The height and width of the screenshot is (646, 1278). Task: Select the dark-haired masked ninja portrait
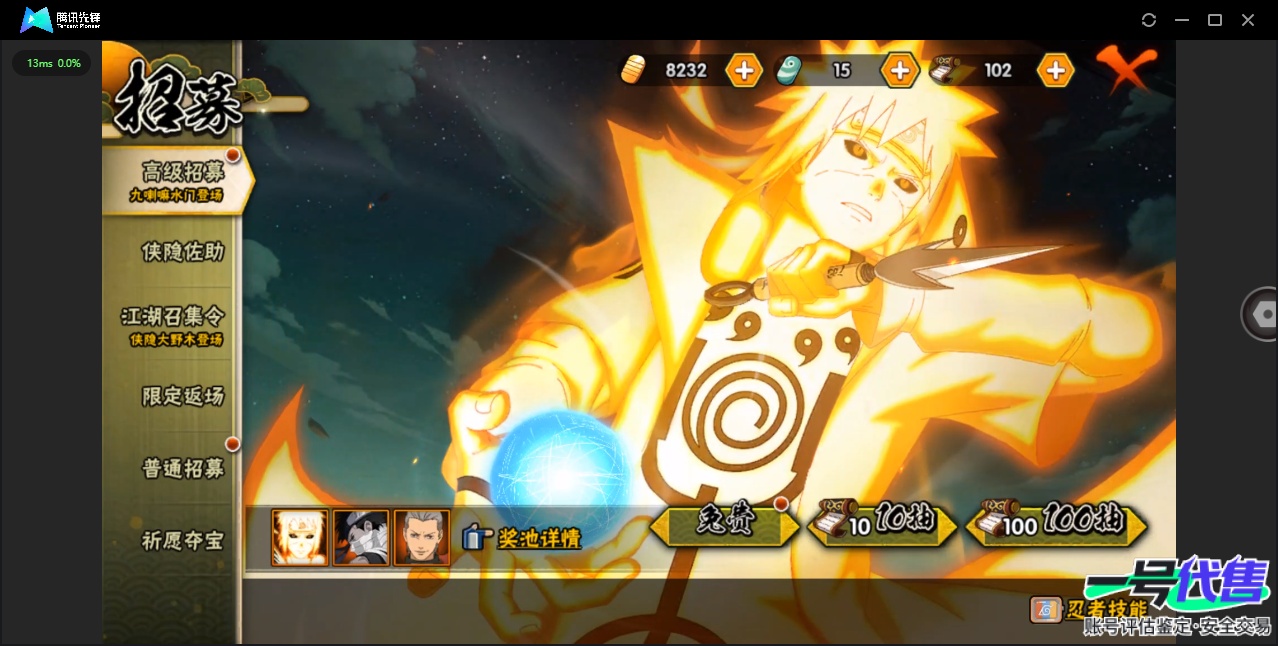tap(361, 537)
